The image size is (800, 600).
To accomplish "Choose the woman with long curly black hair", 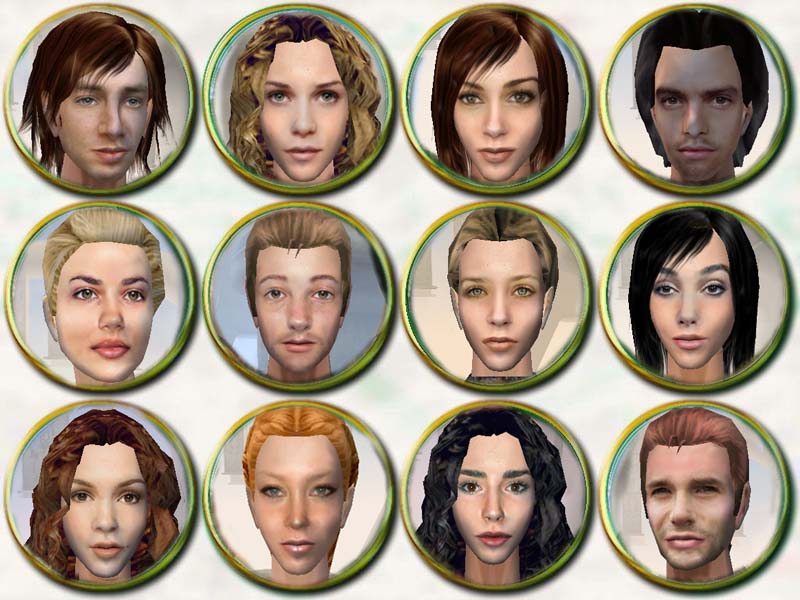I will pos(496,494).
